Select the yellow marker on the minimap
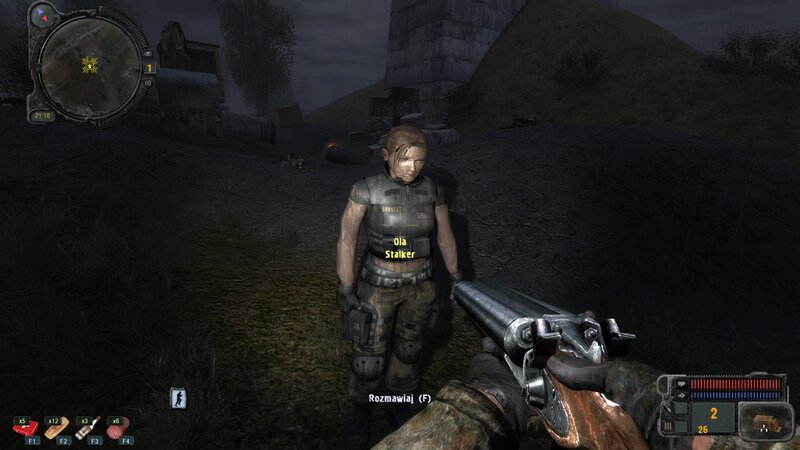 pos(87,67)
